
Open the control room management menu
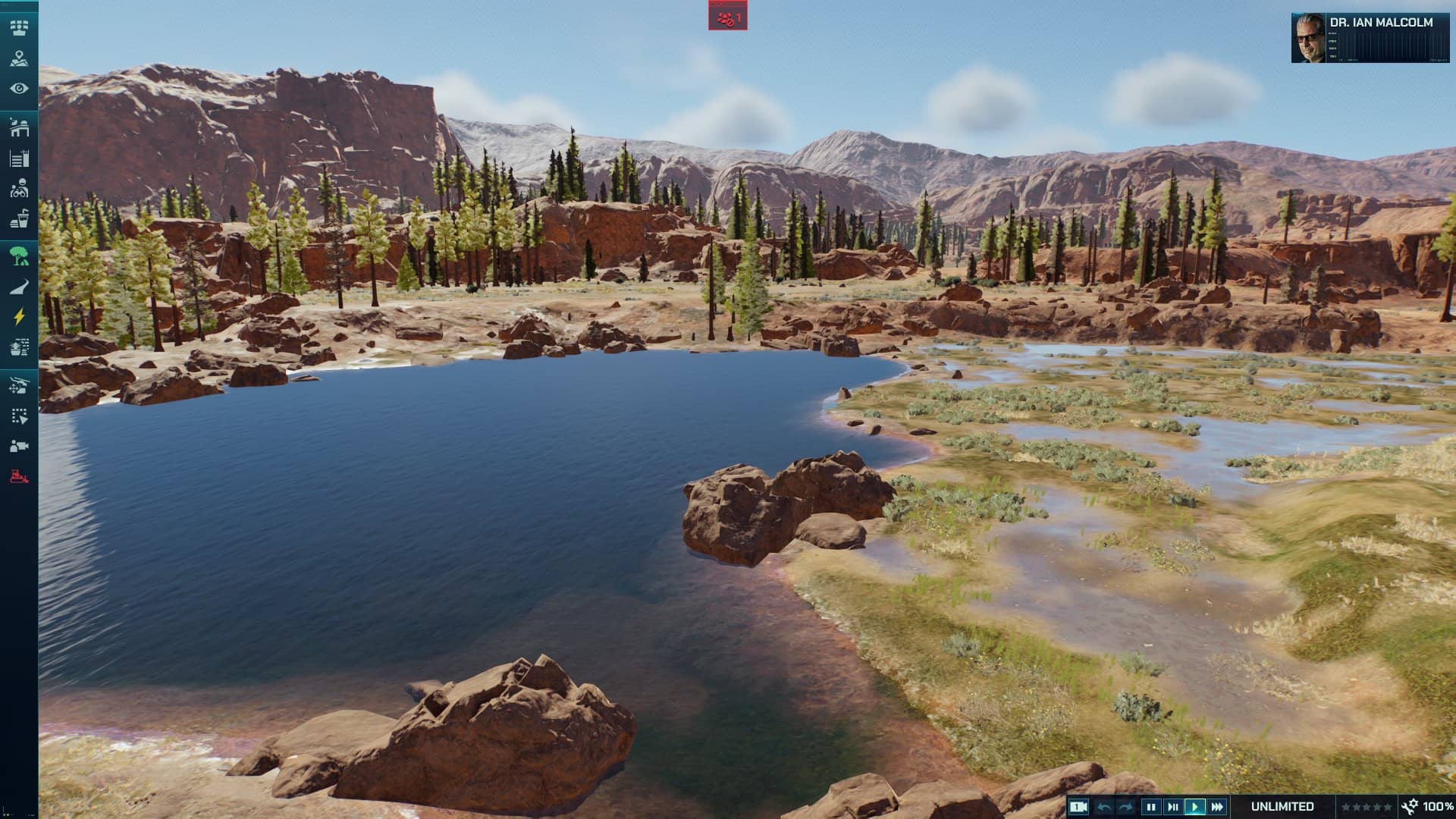(x=19, y=28)
